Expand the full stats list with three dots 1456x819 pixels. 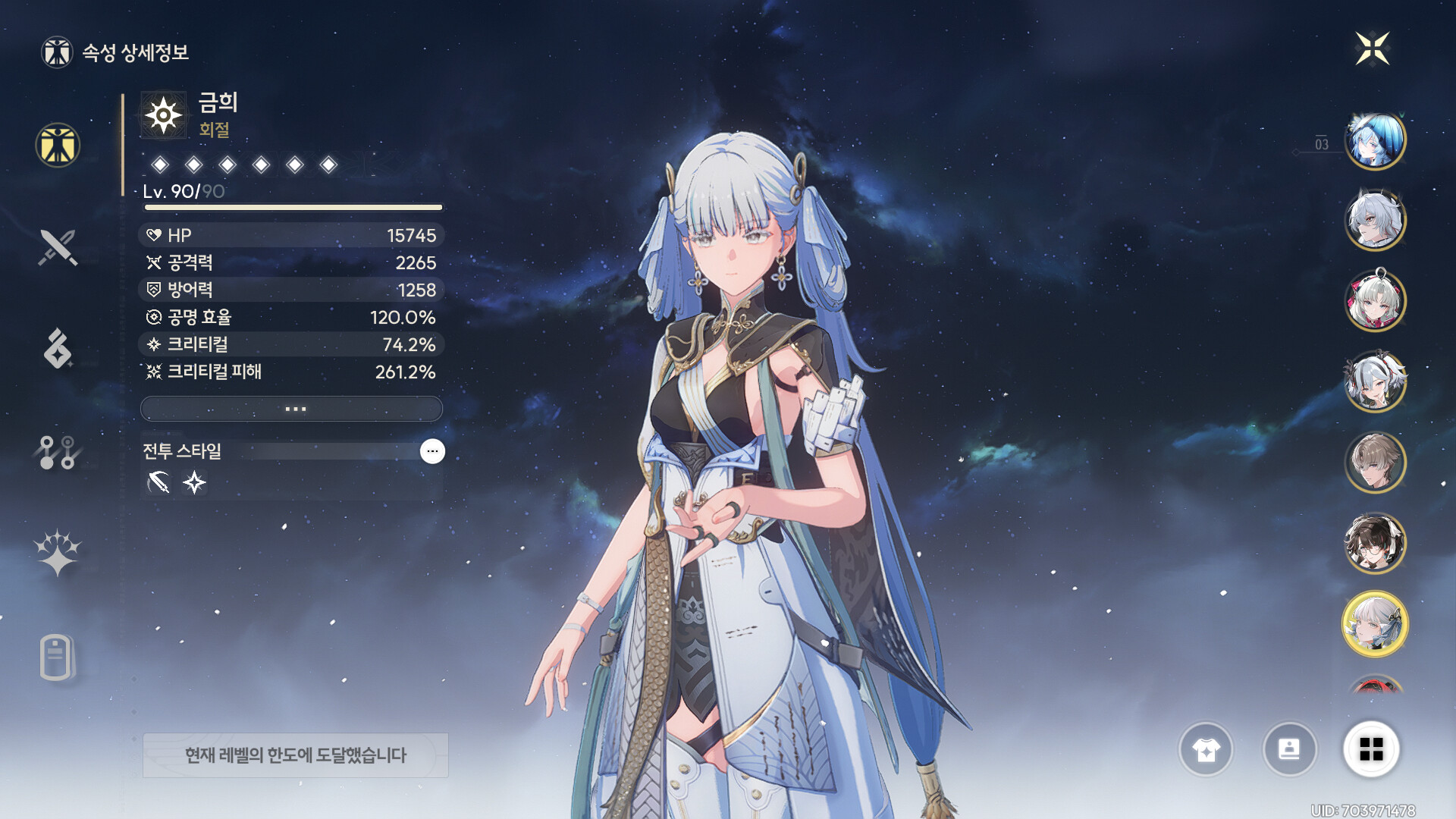292,409
